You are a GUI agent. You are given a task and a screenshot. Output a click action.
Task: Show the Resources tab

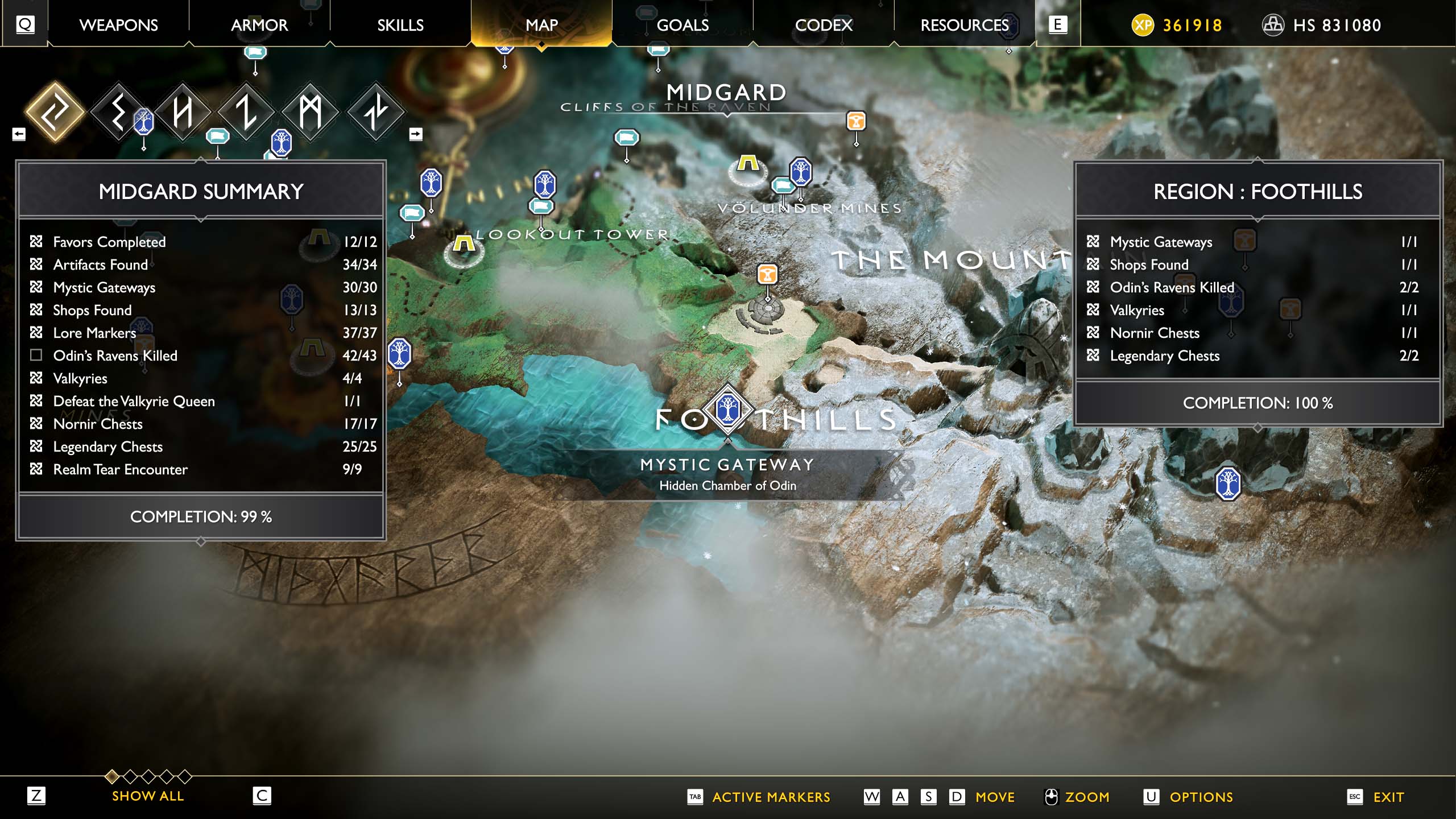(965, 25)
